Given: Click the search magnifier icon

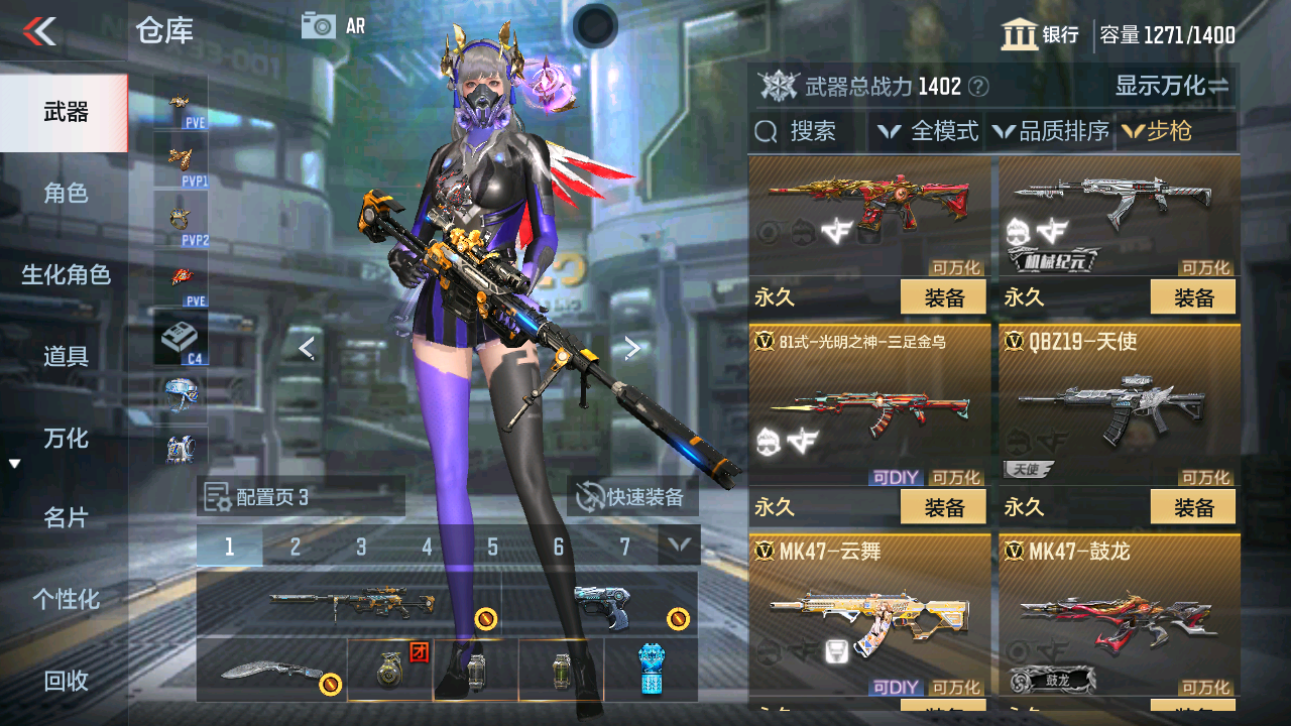Looking at the screenshot, I should (765, 131).
